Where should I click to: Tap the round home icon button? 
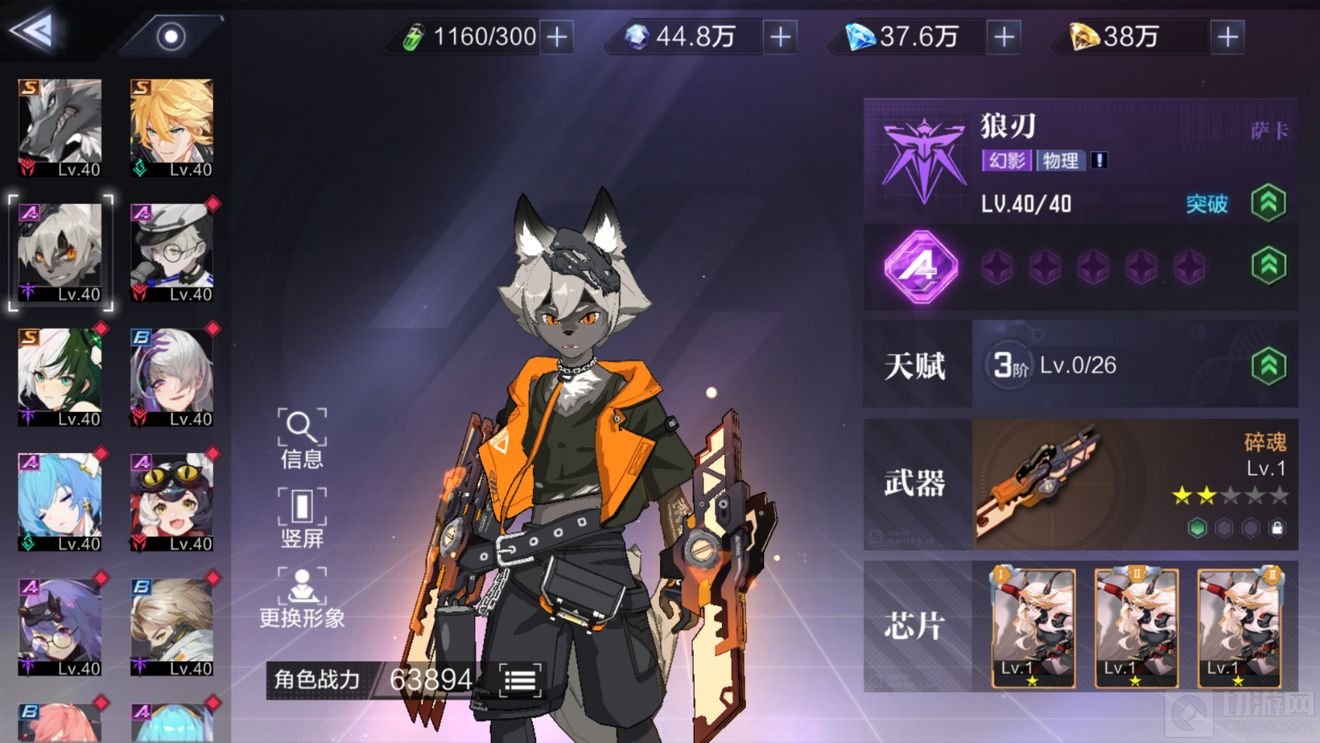click(172, 38)
